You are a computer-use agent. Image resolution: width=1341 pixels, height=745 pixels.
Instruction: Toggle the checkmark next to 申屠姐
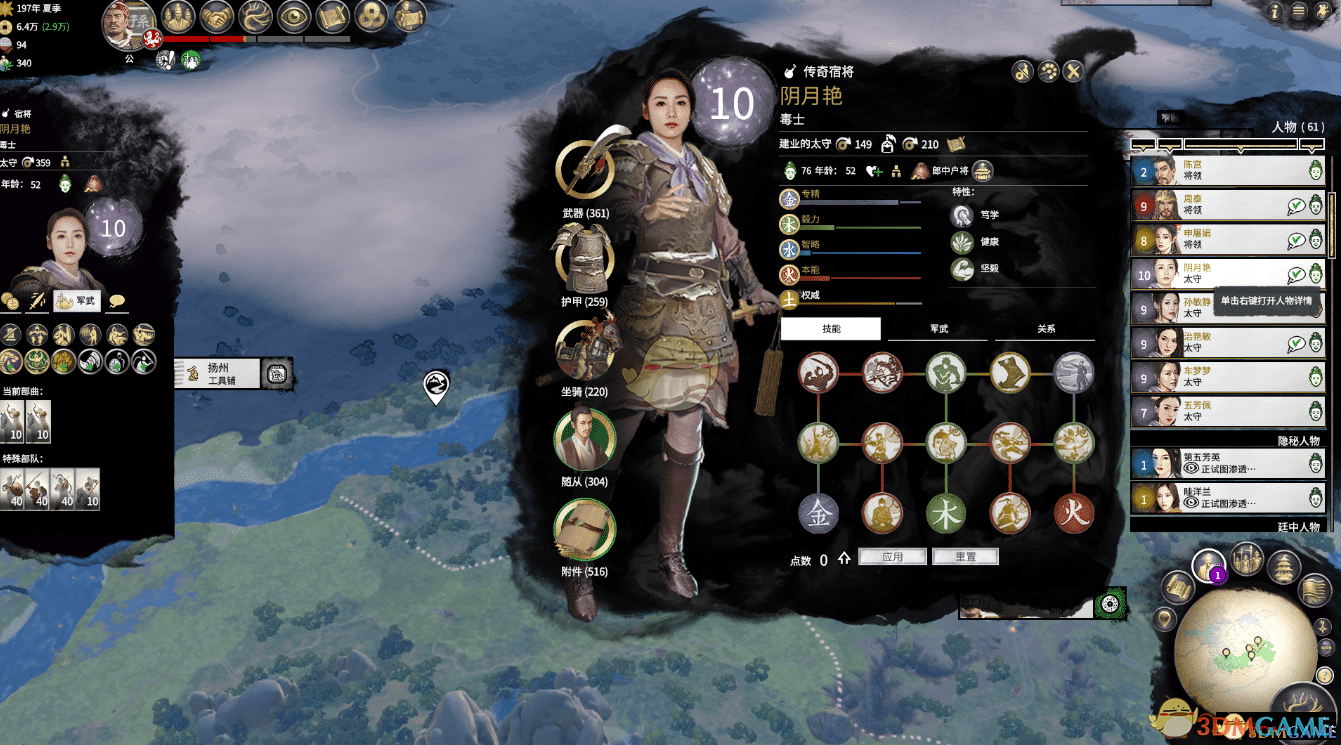1295,238
